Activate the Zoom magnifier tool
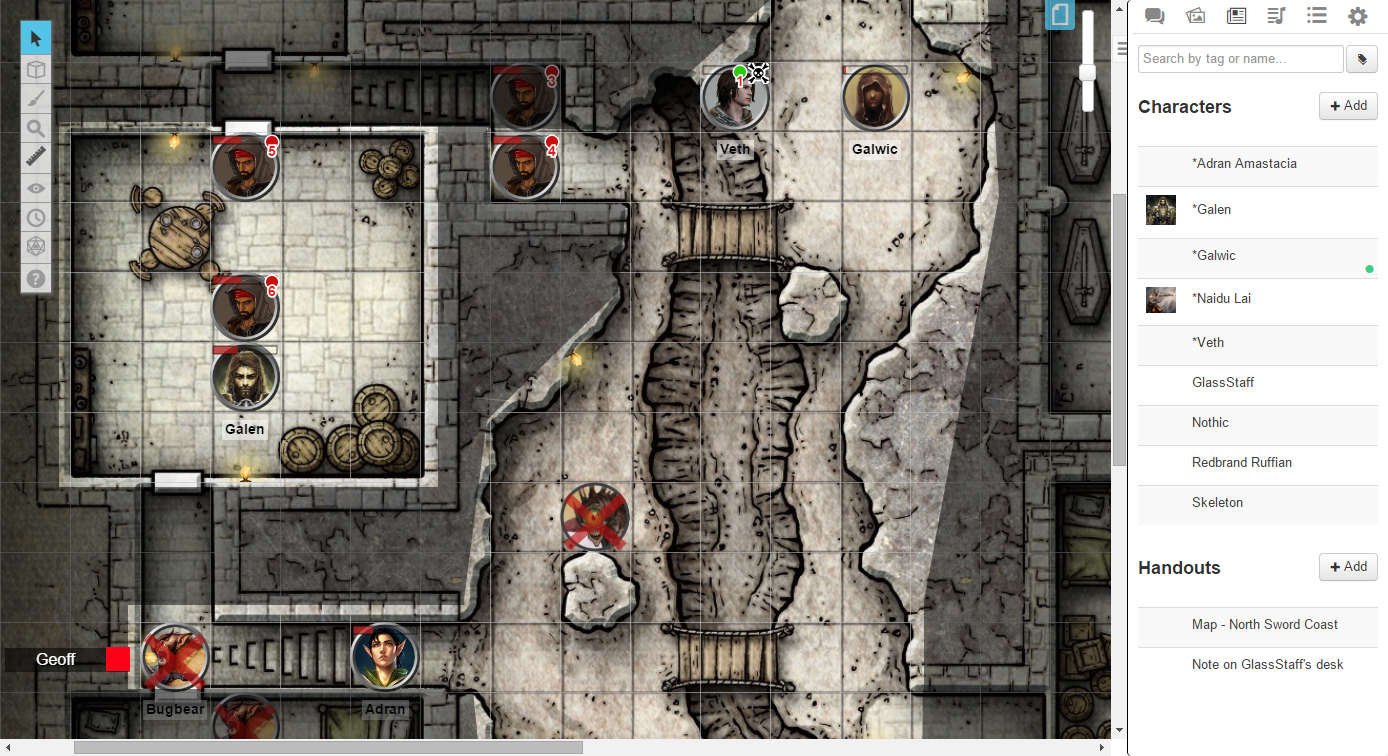 point(36,128)
